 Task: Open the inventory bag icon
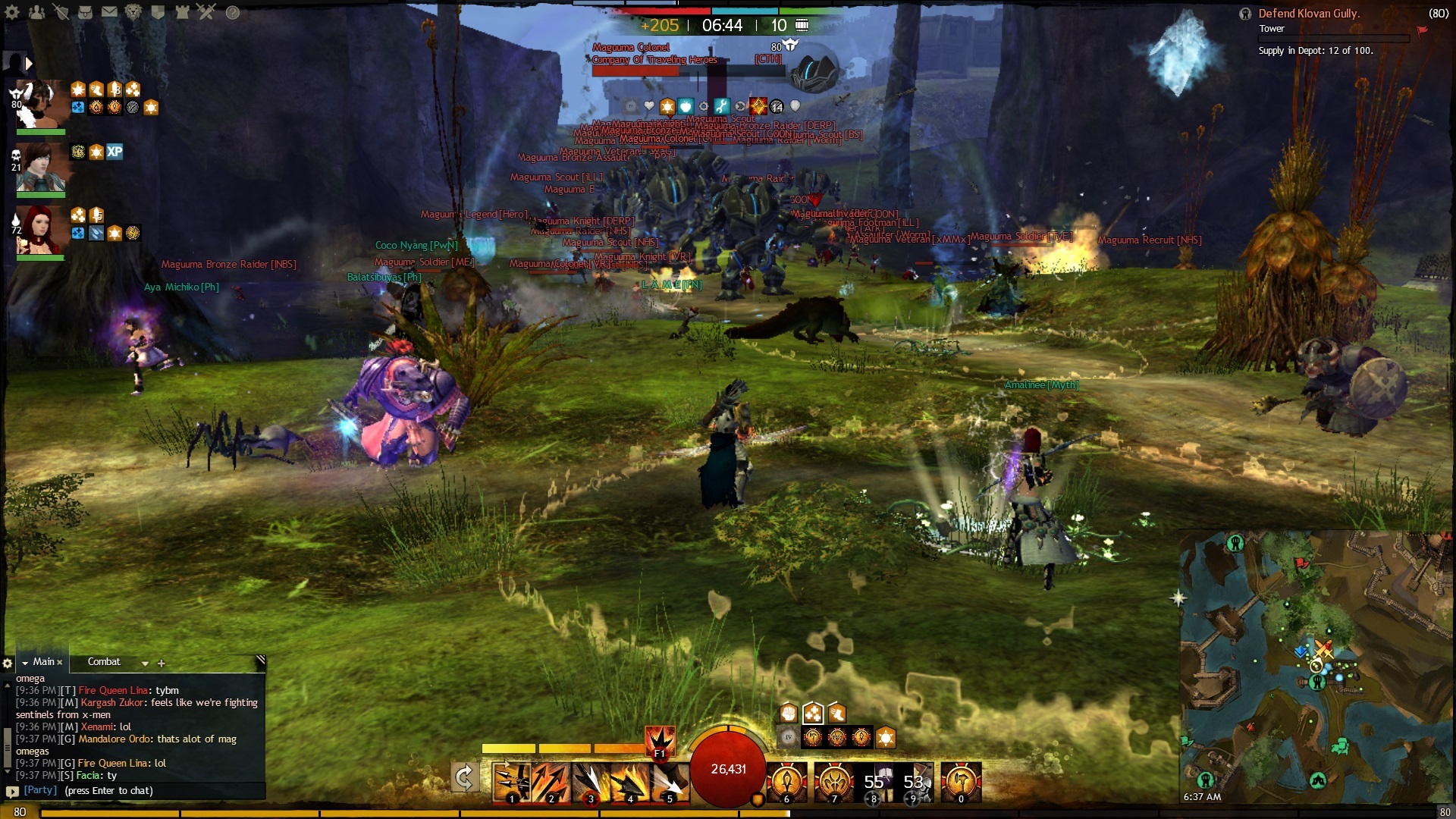point(86,12)
